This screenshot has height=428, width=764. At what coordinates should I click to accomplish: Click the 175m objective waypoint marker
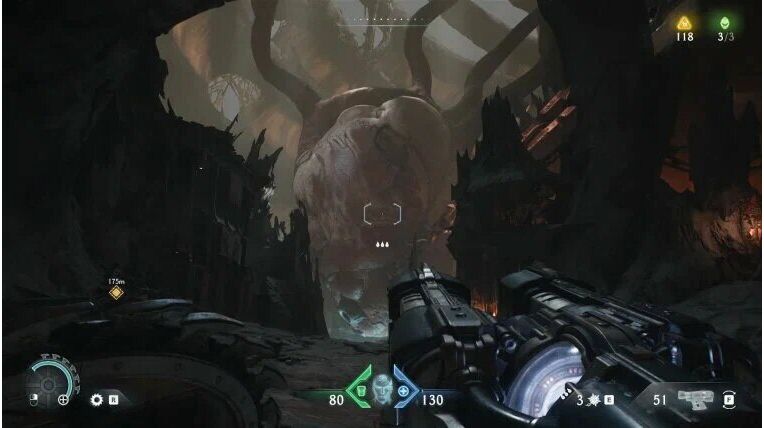[x=116, y=293]
